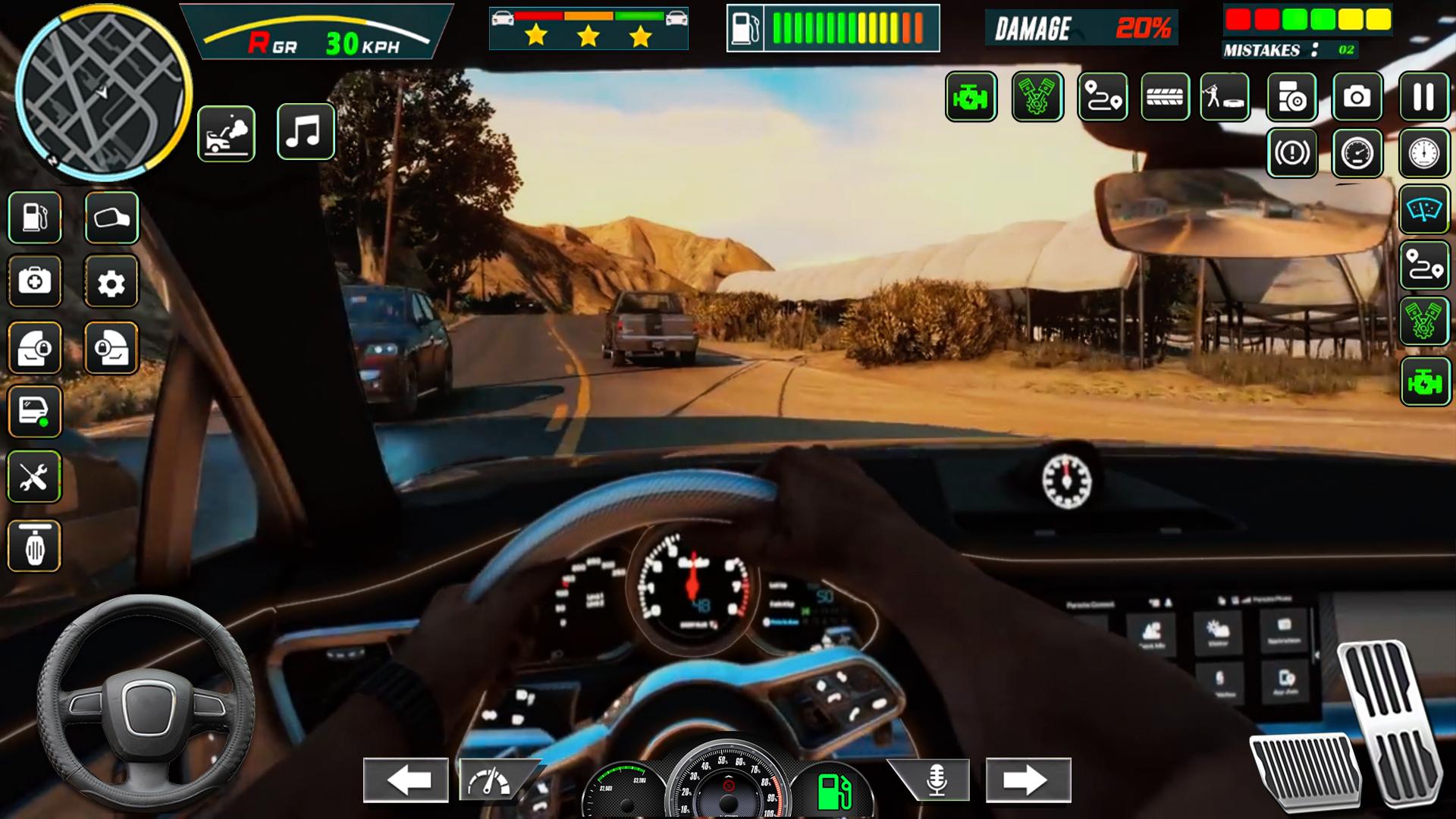Open the gear settings icon
The width and height of the screenshot is (1456, 819).
click(x=111, y=283)
